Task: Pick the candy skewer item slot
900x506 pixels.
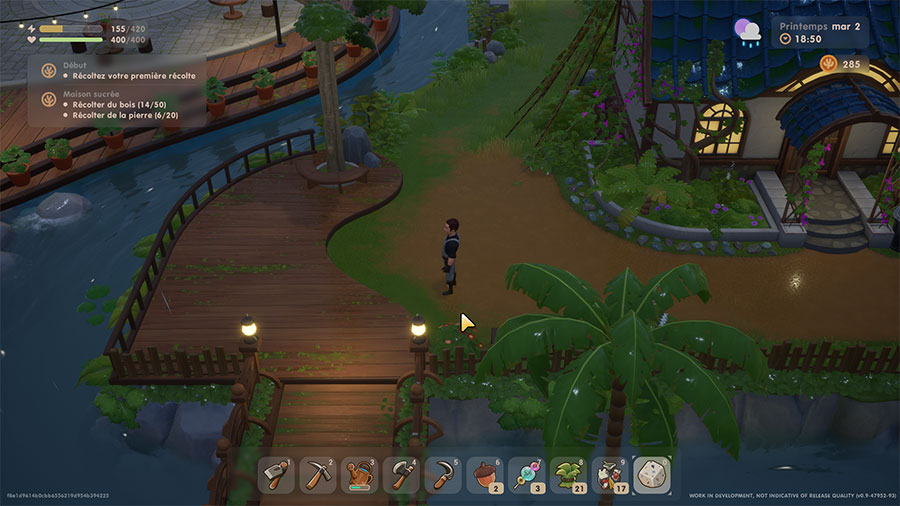Action: 527,475
